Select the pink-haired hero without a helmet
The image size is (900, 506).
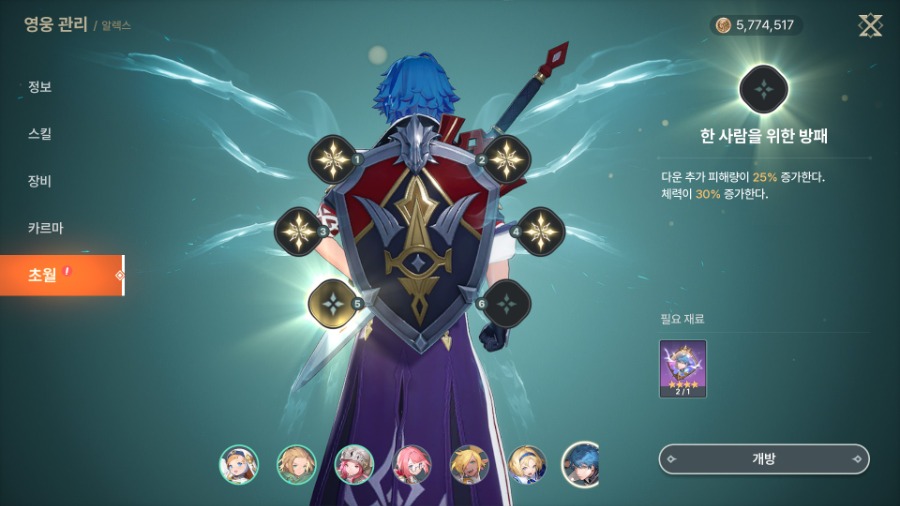point(411,464)
